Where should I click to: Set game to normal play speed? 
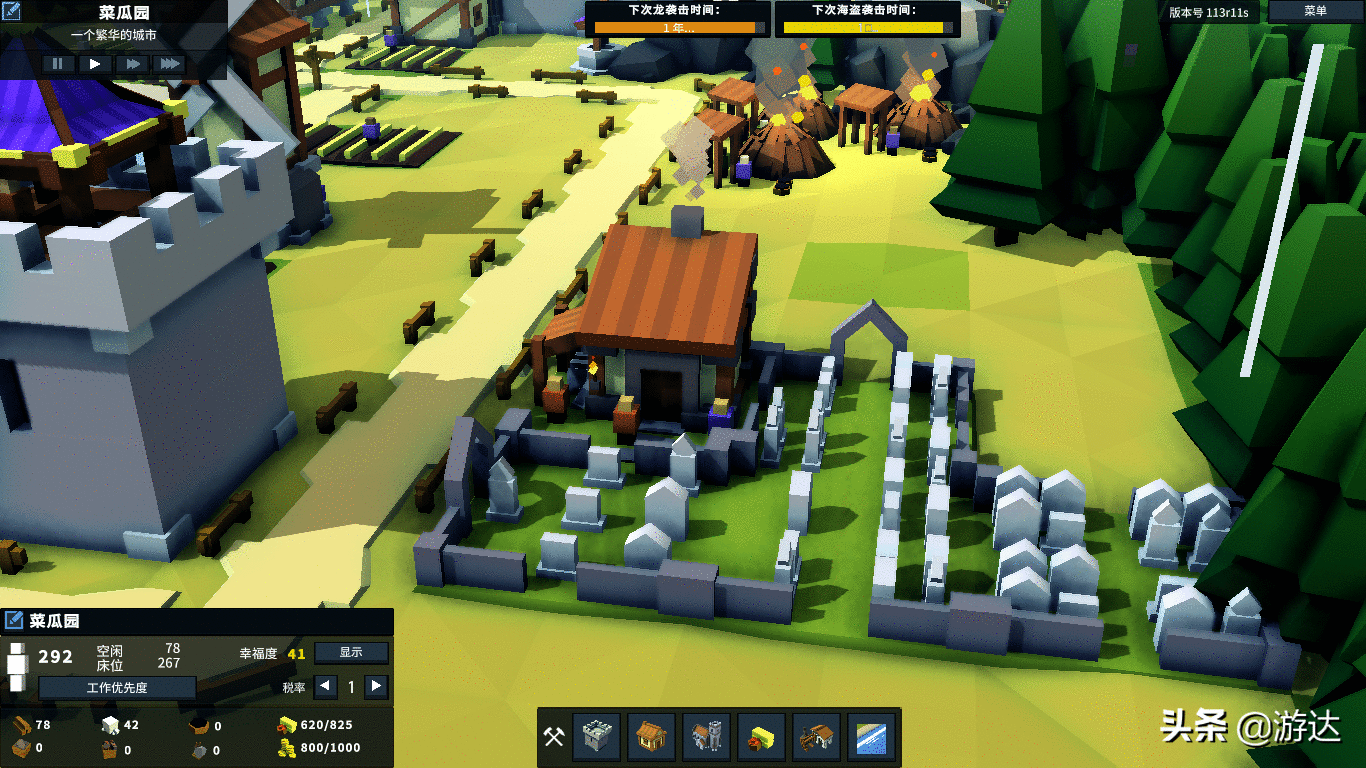[x=95, y=63]
